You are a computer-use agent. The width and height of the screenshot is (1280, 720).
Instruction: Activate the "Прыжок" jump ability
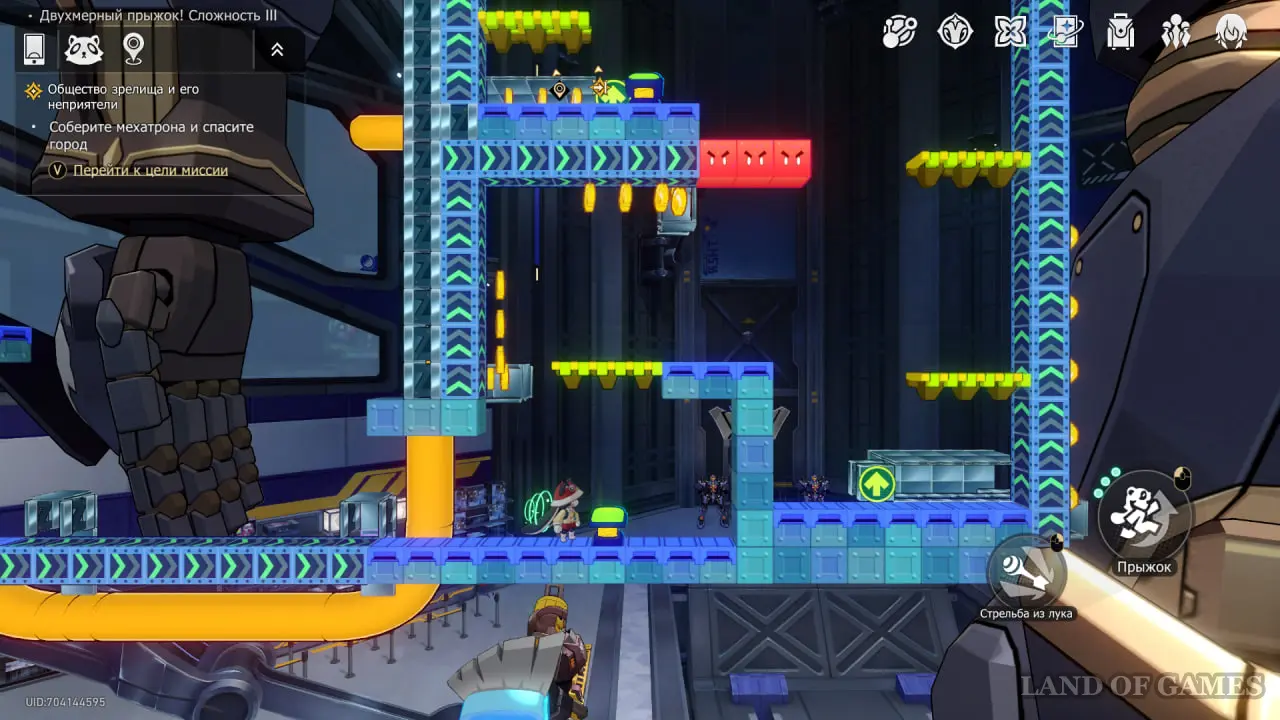[x=1145, y=518]
